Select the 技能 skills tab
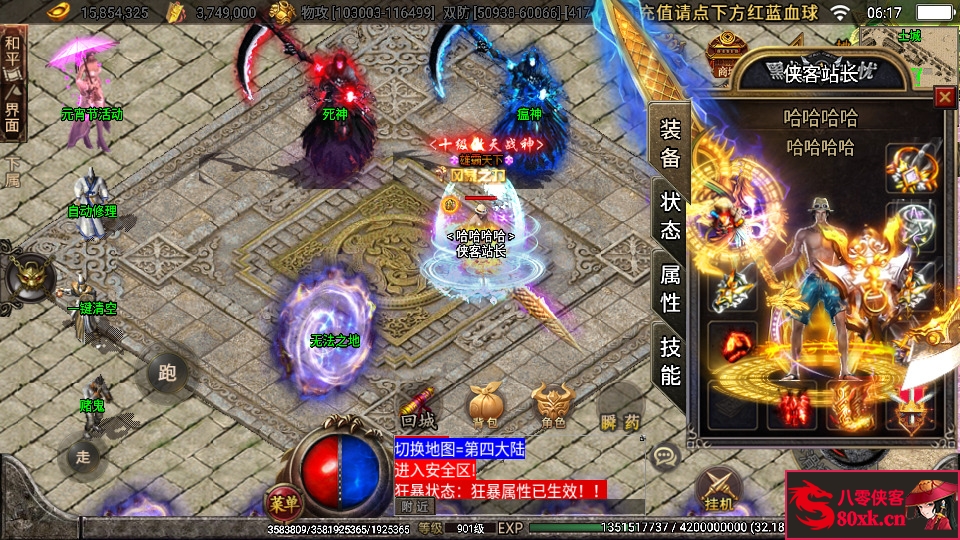This screenshot has height=540, width=960. point(670,360)
